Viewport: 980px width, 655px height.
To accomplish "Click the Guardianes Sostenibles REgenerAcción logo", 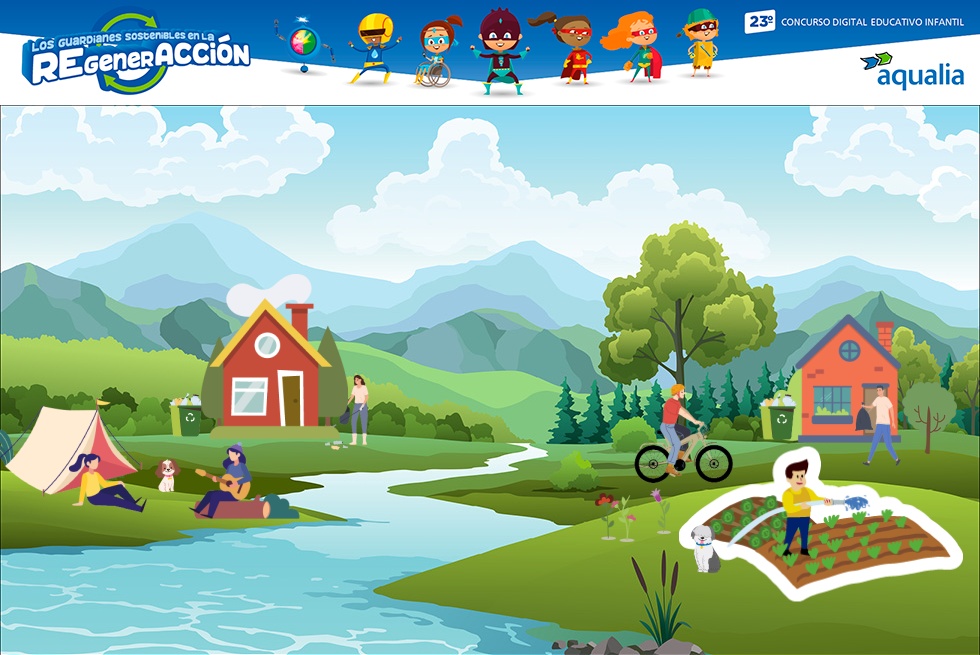I will [x=136, y=53].
